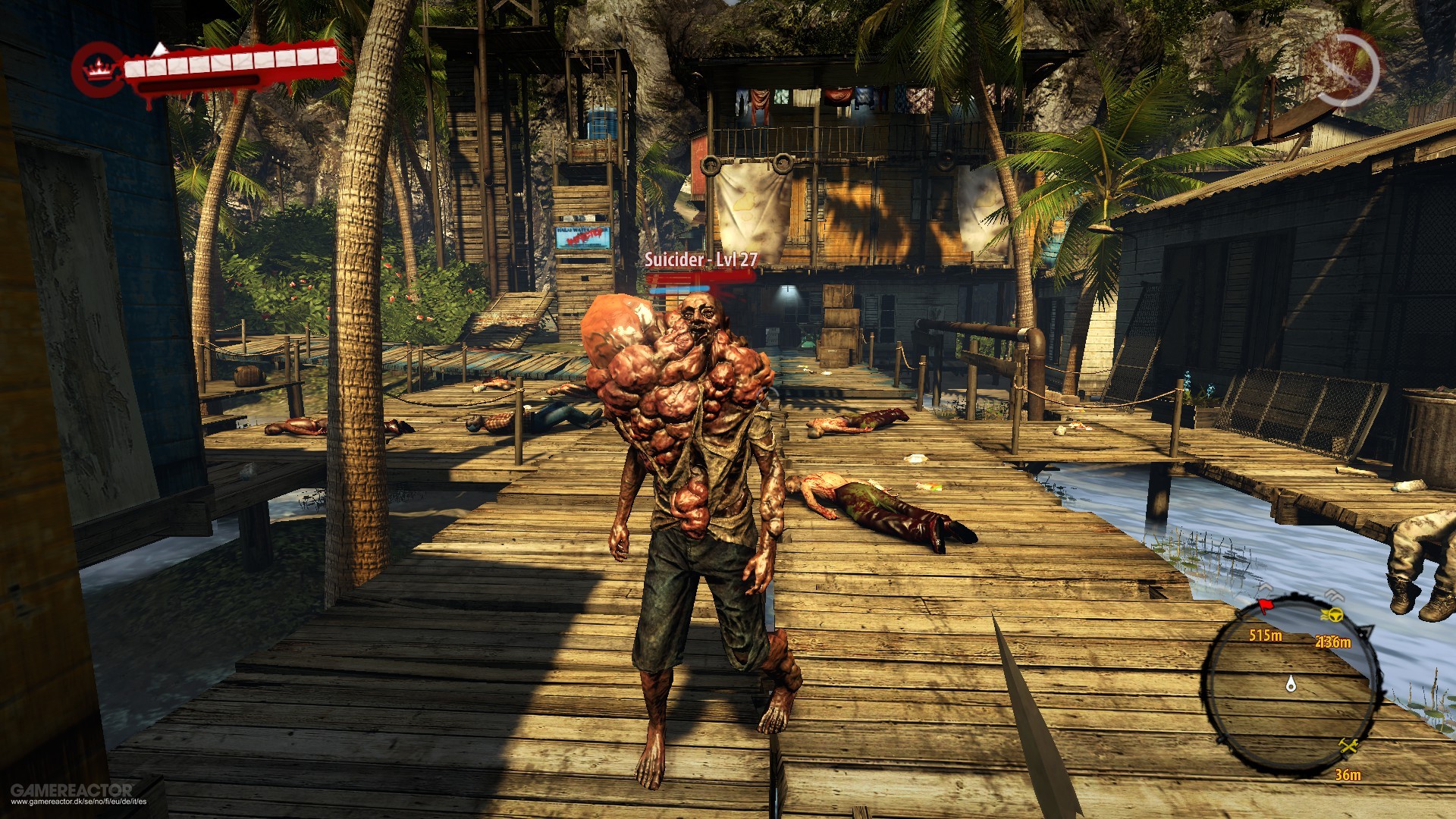Select the equipped weapon durability ring icon
The width and height of the screenshot is (1456, 819).
(1346, 69)
